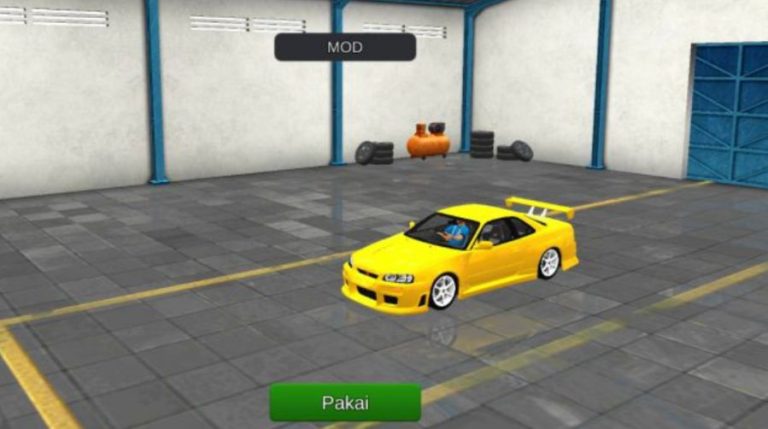Click the green Pakai button

coord(345,402)
